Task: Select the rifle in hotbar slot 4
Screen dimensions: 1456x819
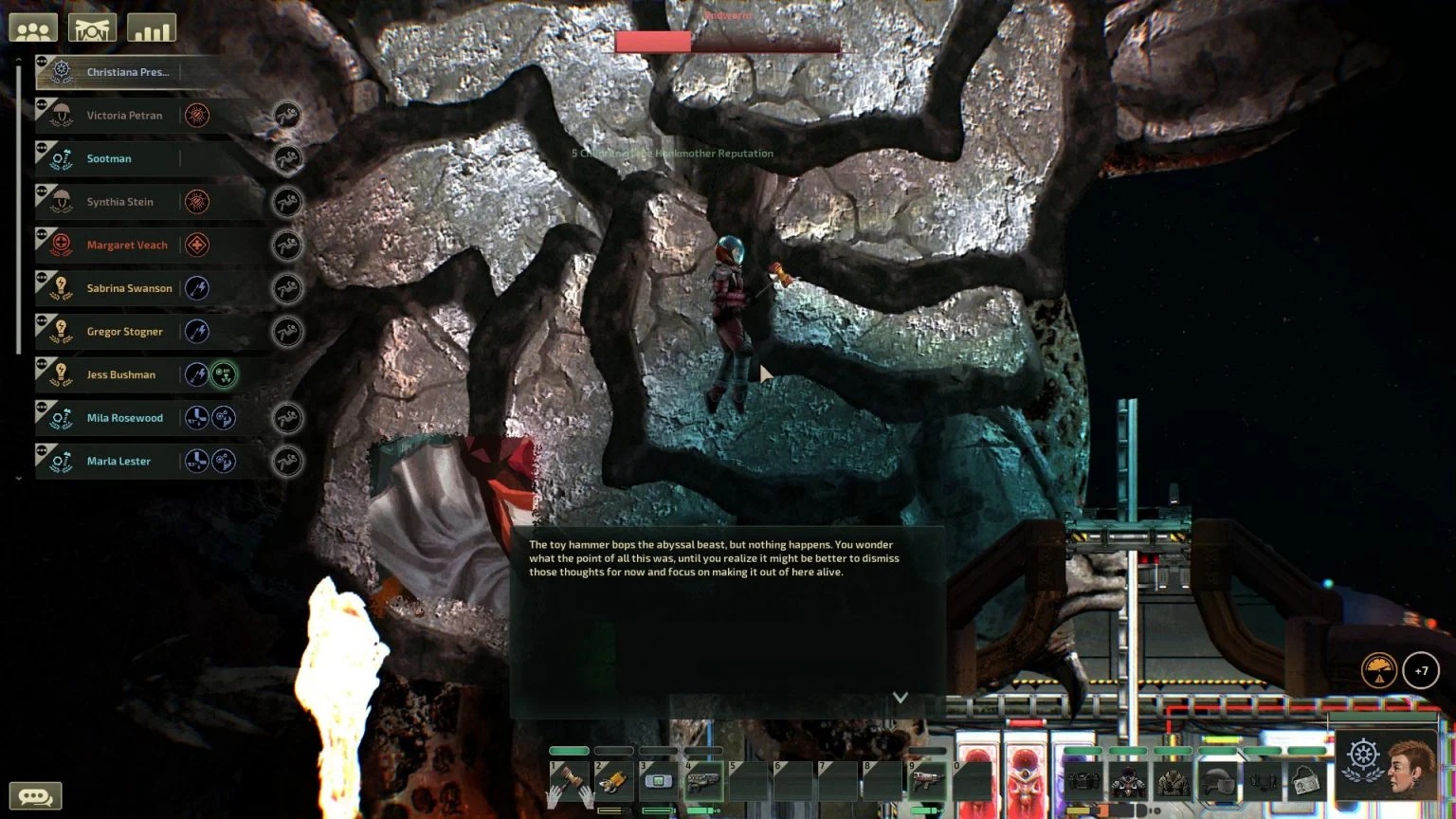Action: 702,782
